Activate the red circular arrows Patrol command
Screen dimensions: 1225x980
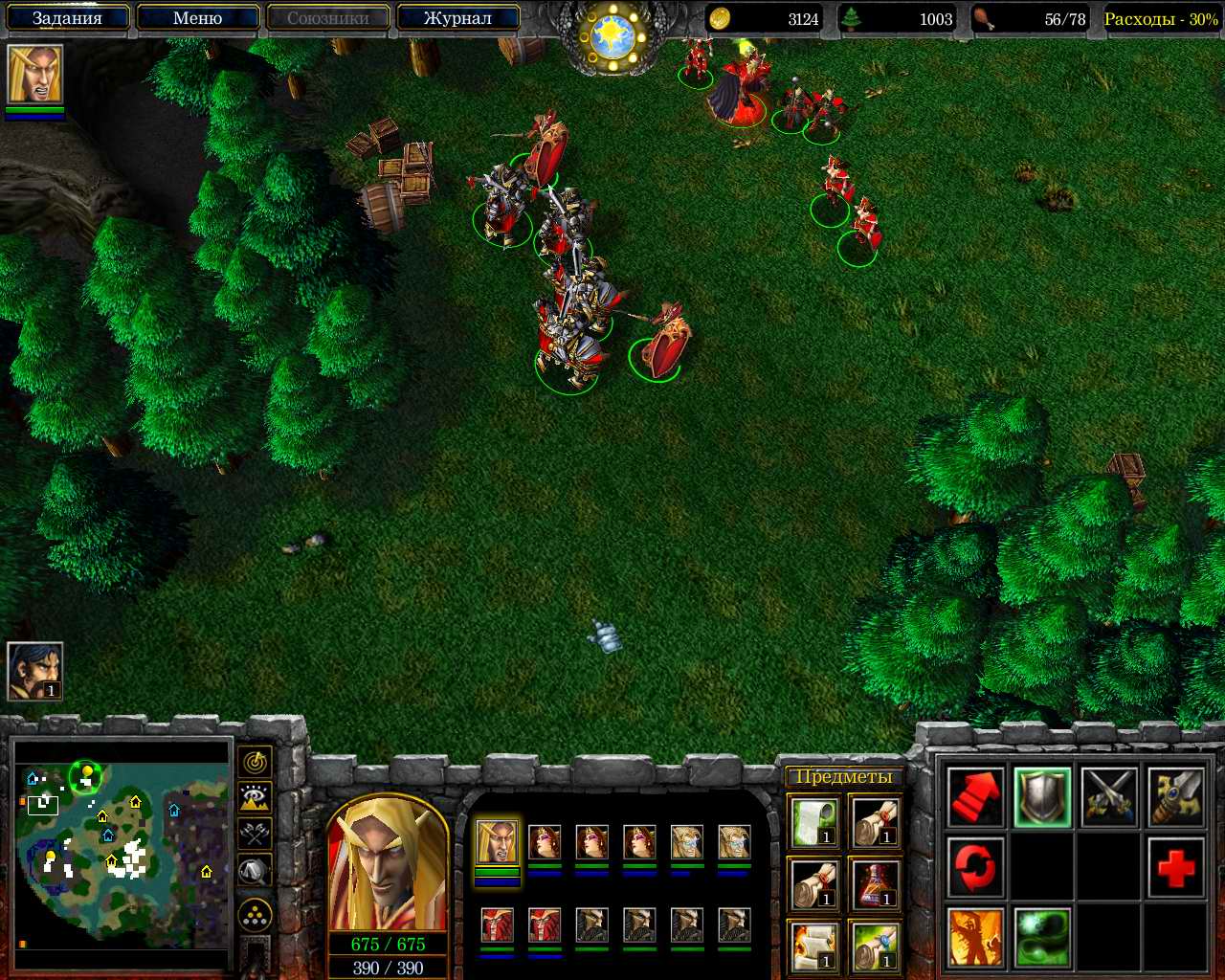click(975, 868)
